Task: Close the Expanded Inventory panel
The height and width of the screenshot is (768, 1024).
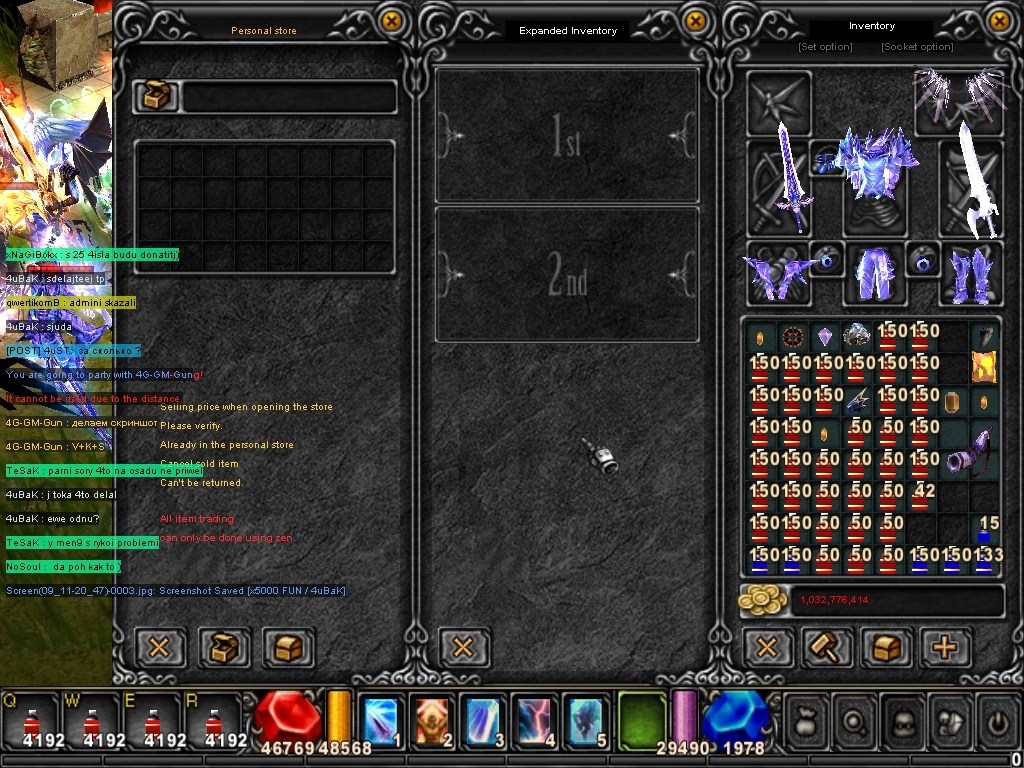Action: pyautogui.click(x=695, y=21)
